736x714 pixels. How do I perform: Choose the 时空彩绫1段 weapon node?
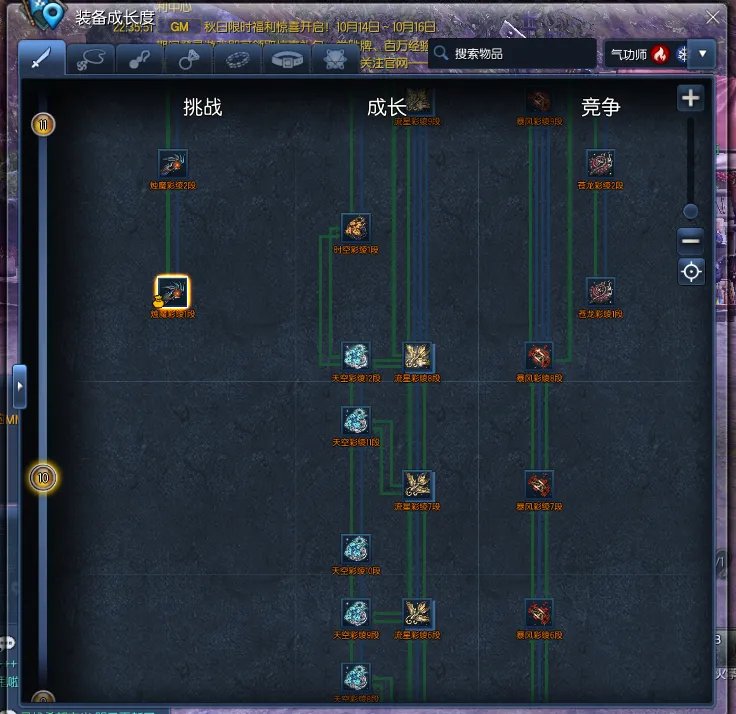356,228
